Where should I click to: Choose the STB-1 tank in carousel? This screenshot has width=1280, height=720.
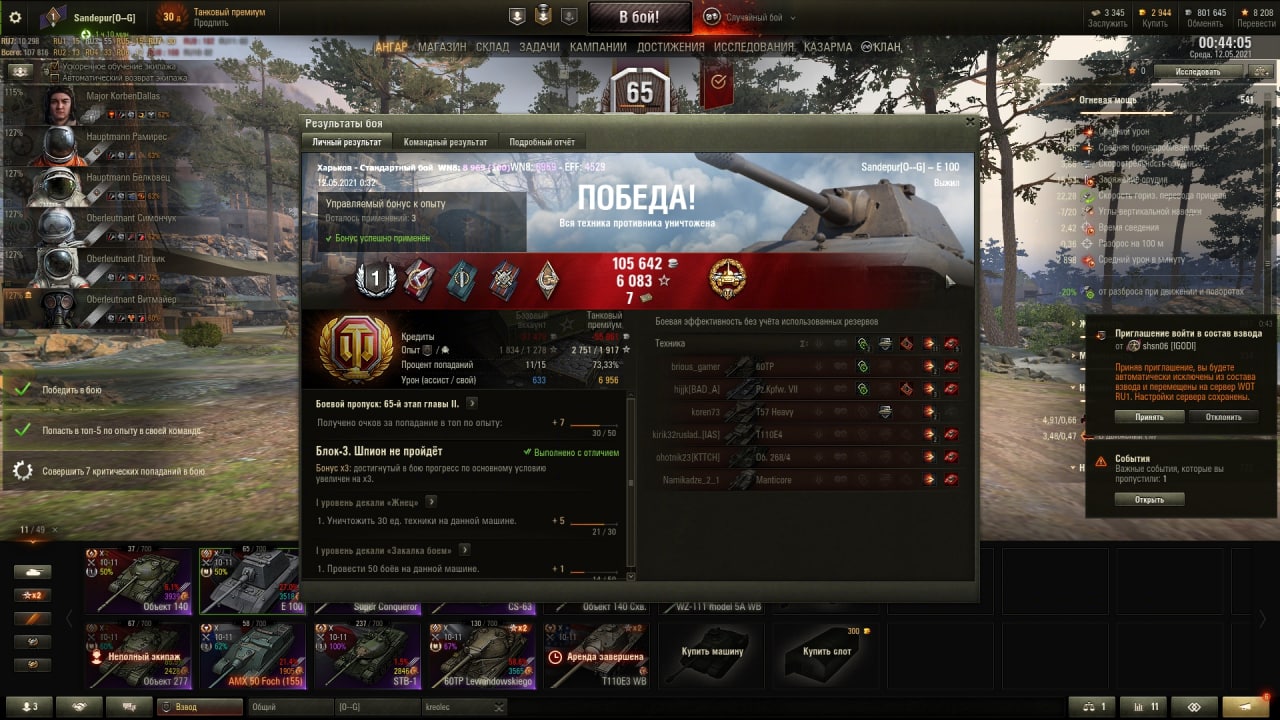[x=366, y=656]
